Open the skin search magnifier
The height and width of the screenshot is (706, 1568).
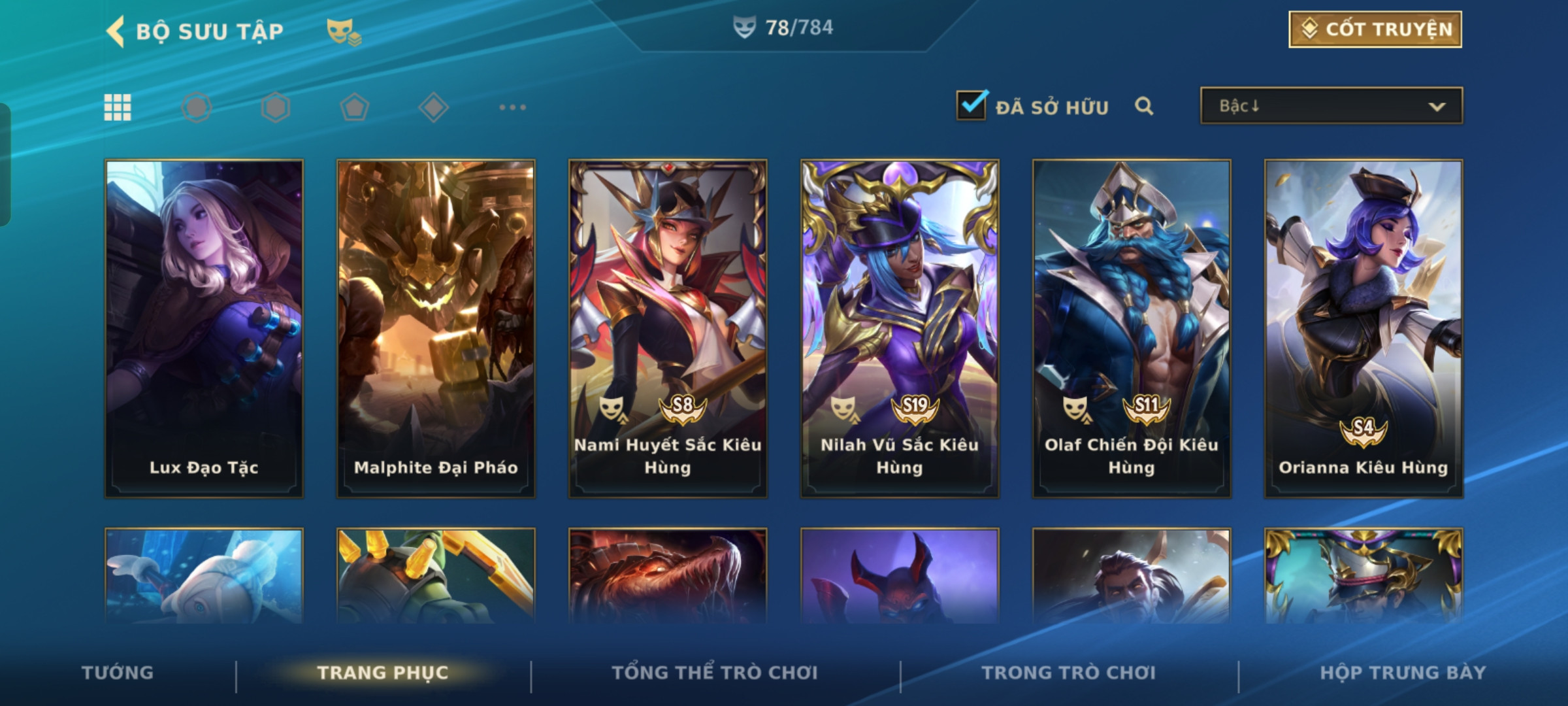pos(1143,106)
